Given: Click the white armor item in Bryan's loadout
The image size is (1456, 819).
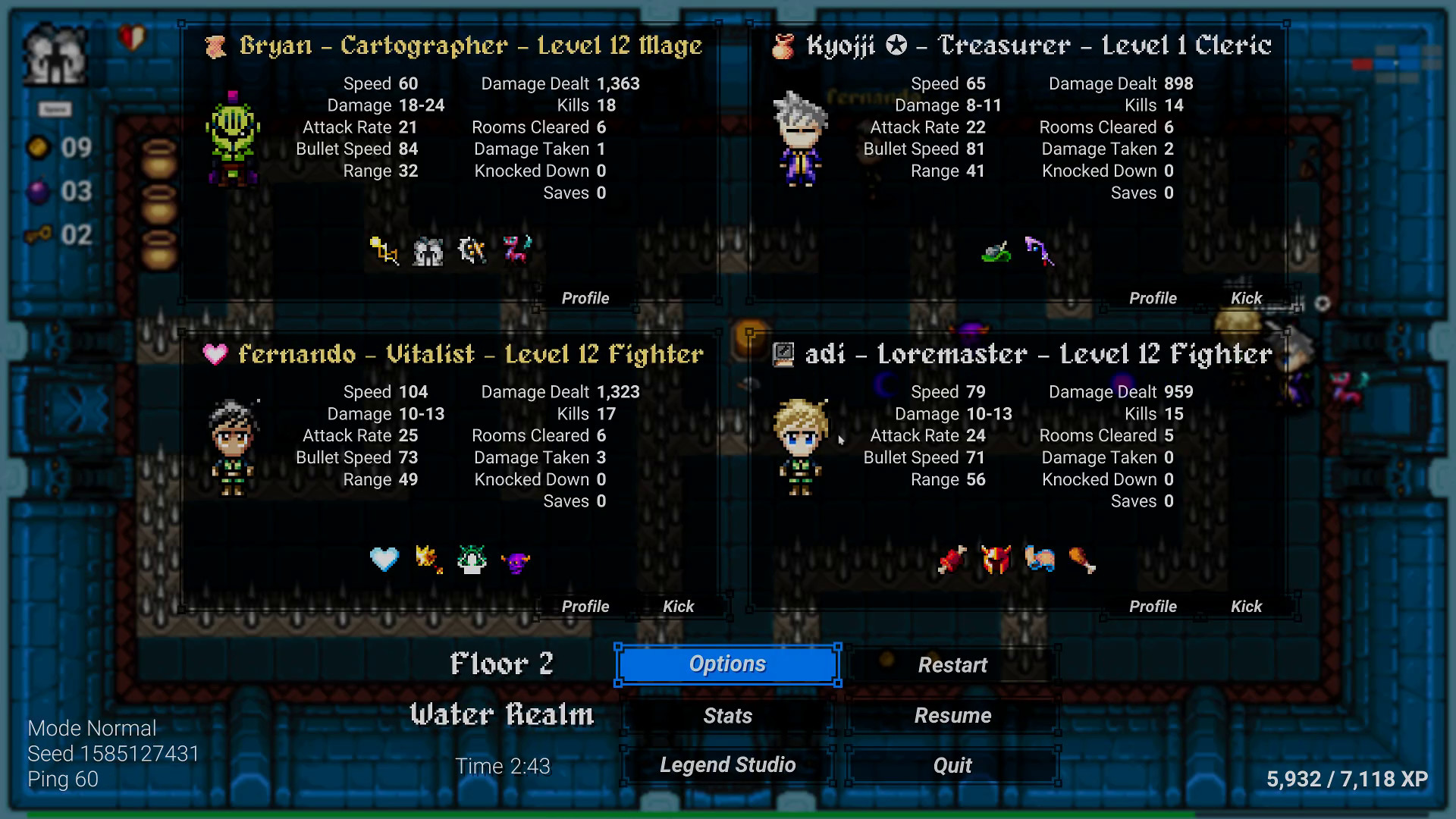Looking at the screenshot, I should tap(428, 250).
